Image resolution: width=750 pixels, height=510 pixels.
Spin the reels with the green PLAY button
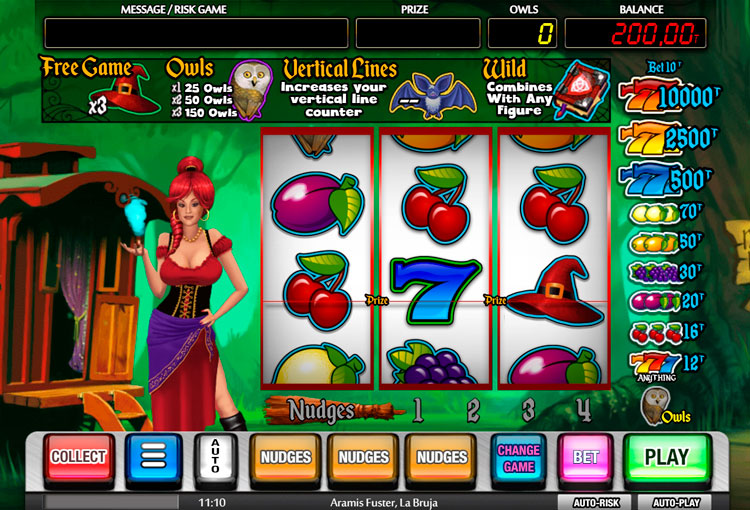pos(666,458)
